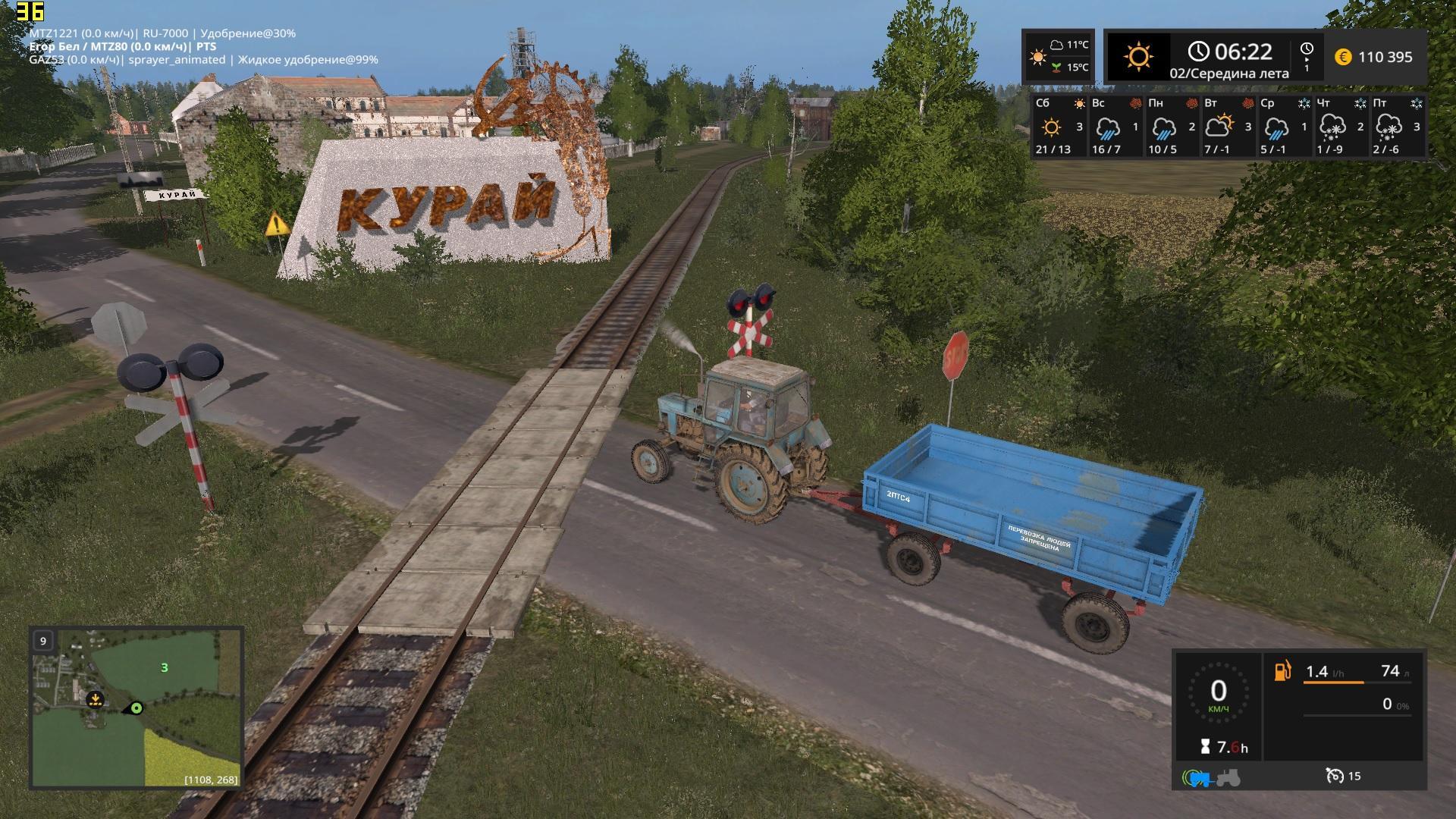This screenshot has height=819, width=1456.
Task: Pick the Friday (Пт) snow forecast tile
Action: click(1397, 126)
